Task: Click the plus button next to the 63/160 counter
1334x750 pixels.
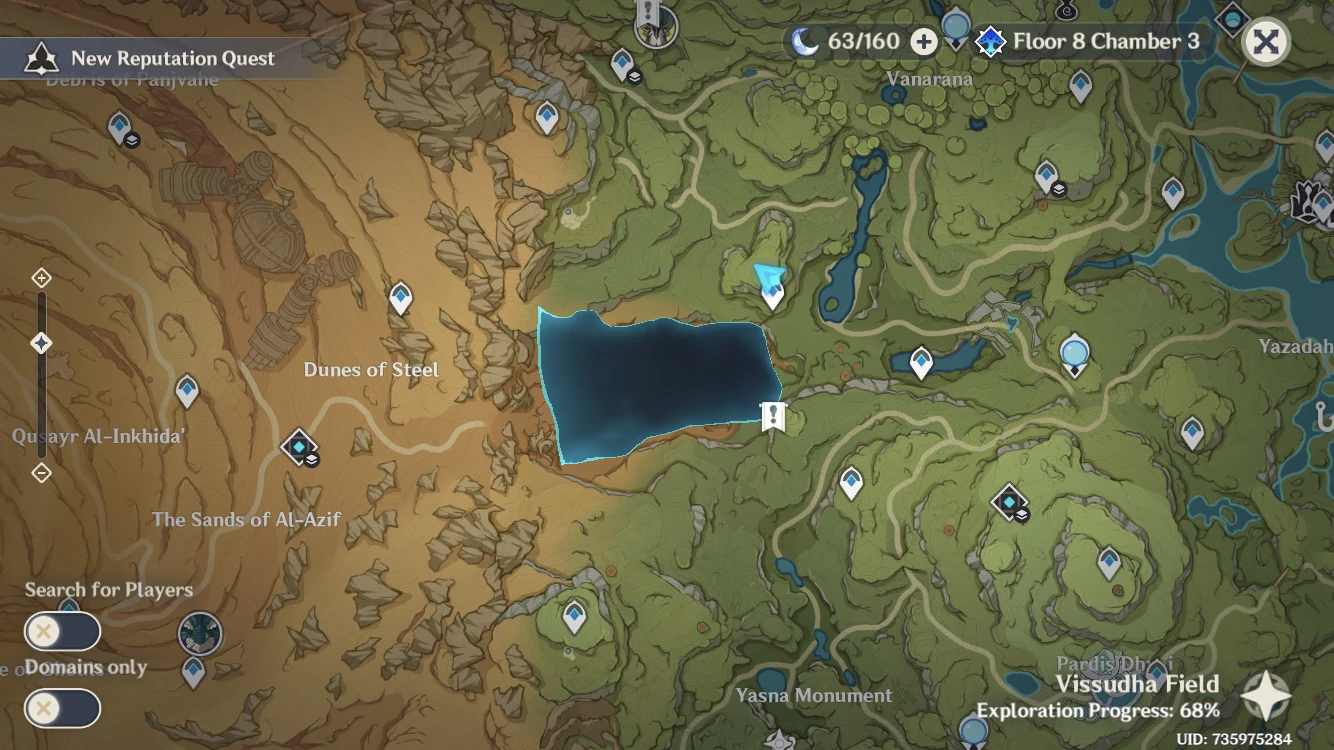Action: (x=923, y=42)
